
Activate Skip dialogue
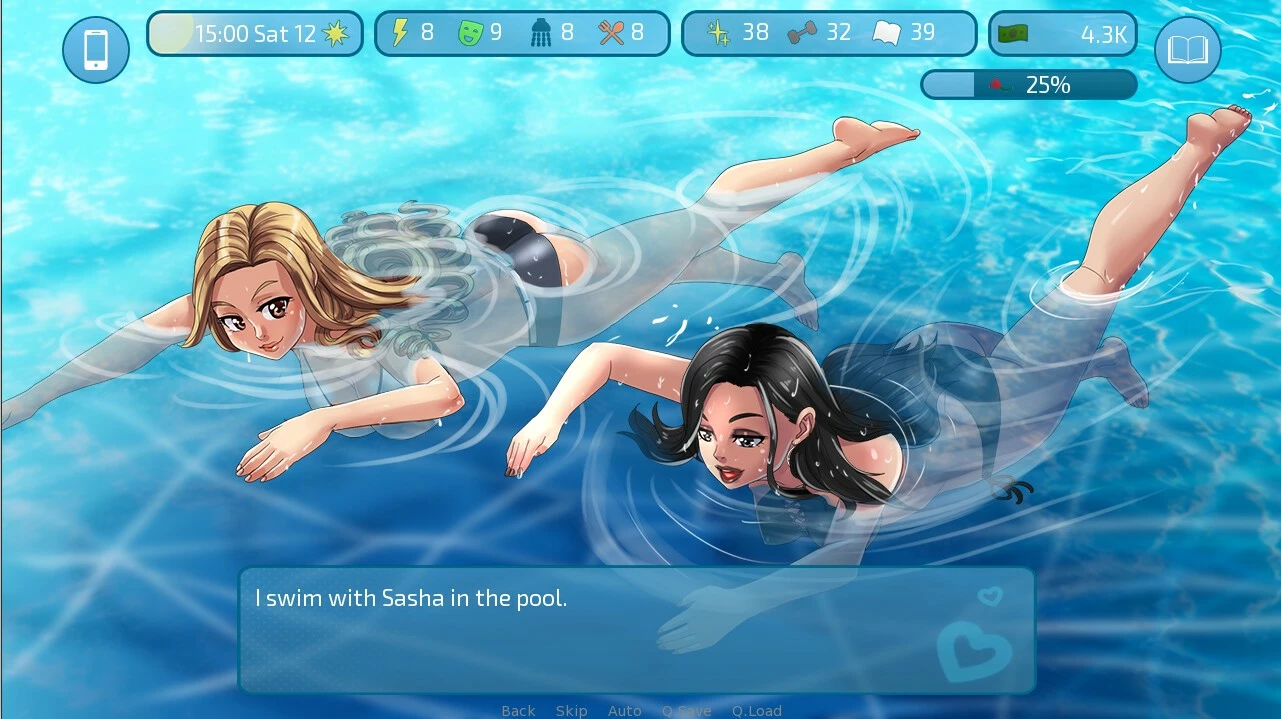point(571,710)
